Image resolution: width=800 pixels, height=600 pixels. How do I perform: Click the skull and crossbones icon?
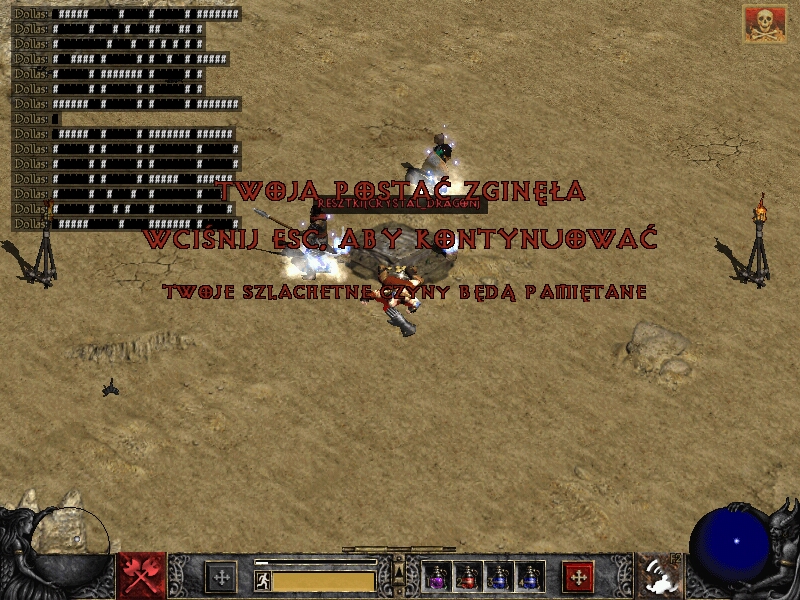point(764,24)
